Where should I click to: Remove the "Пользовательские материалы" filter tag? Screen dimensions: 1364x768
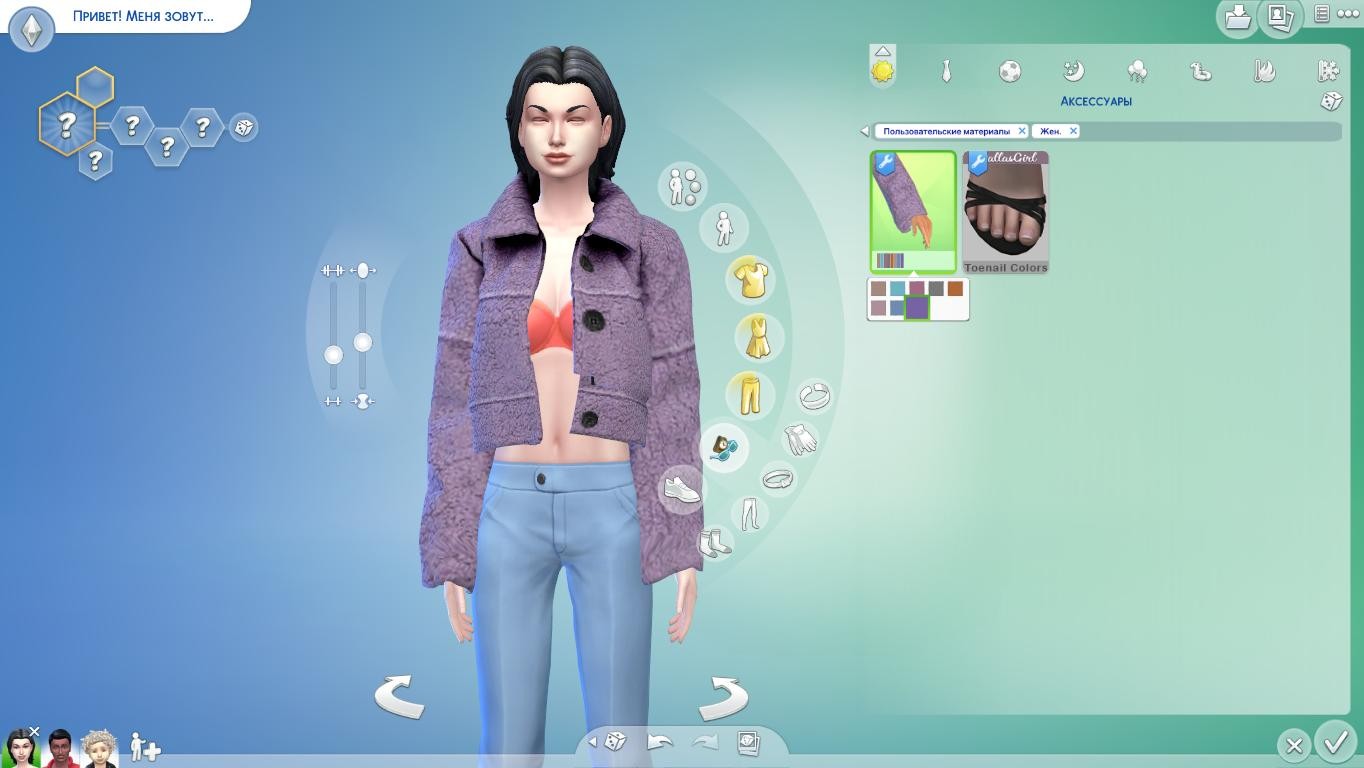1021,131
